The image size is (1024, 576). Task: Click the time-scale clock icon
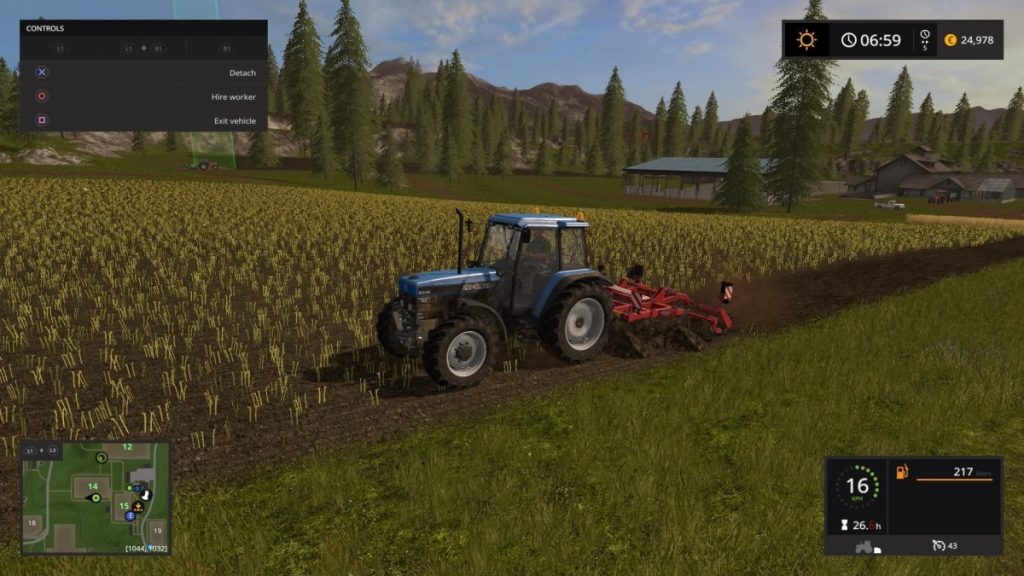coord(924,38)
